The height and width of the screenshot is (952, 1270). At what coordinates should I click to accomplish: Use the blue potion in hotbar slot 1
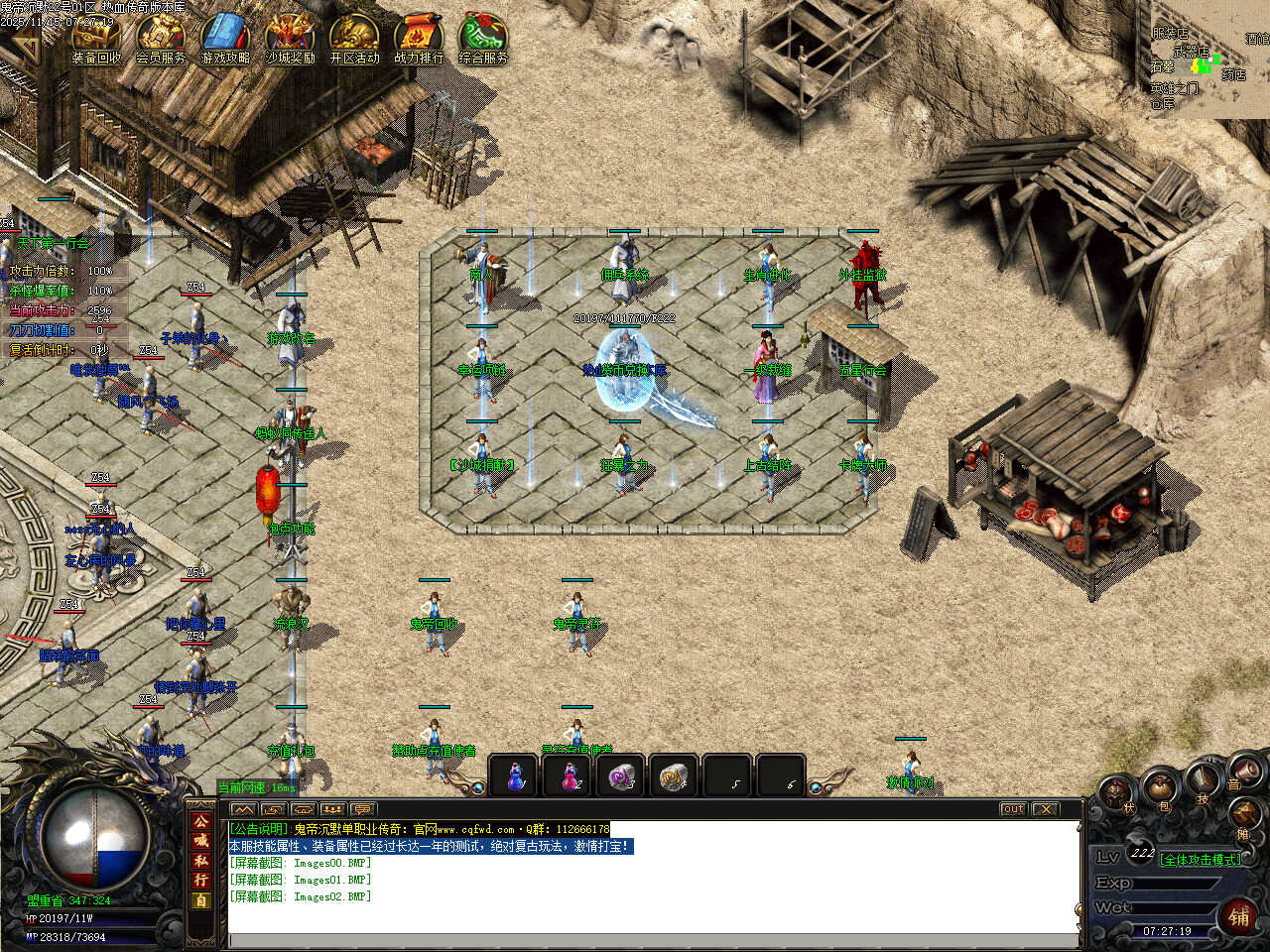(x=514, y=776)
